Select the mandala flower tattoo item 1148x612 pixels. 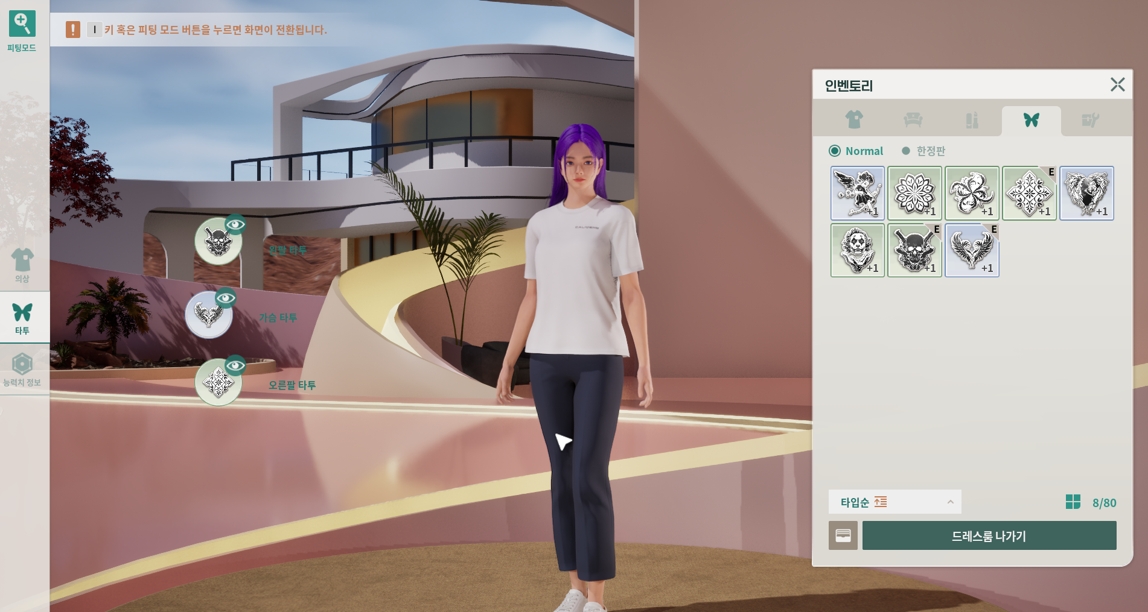coord(914,193)
